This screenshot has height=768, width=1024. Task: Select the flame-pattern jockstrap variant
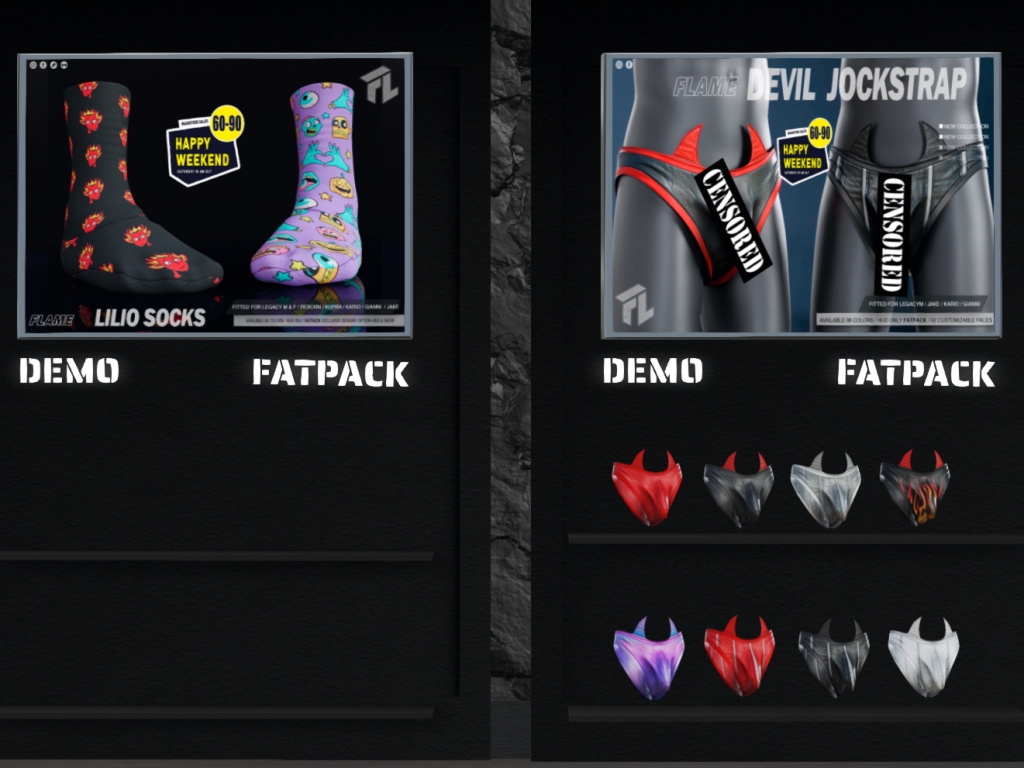[914, 489]
